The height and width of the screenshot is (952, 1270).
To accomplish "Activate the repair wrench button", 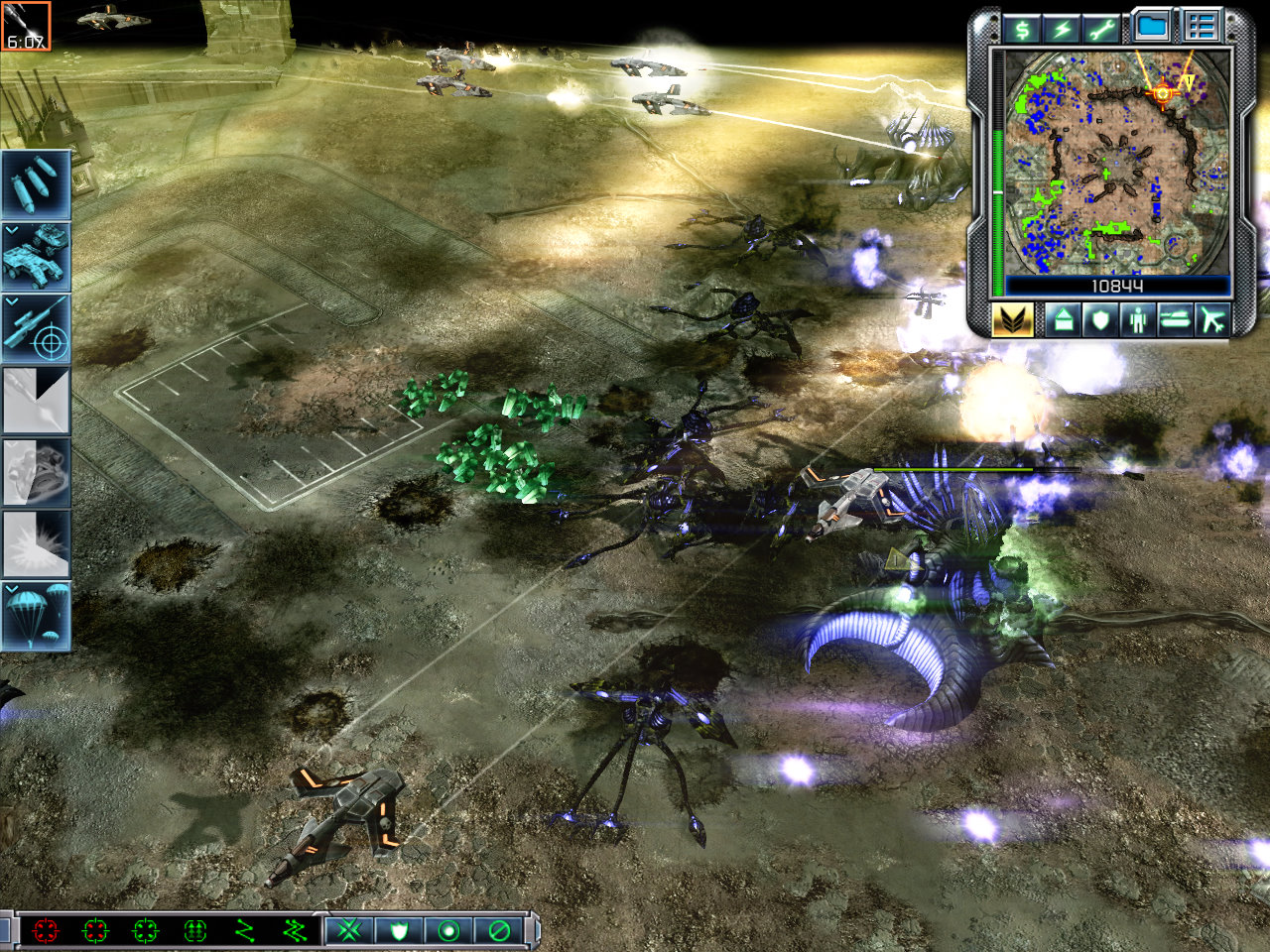I will tap(1102, 29).
